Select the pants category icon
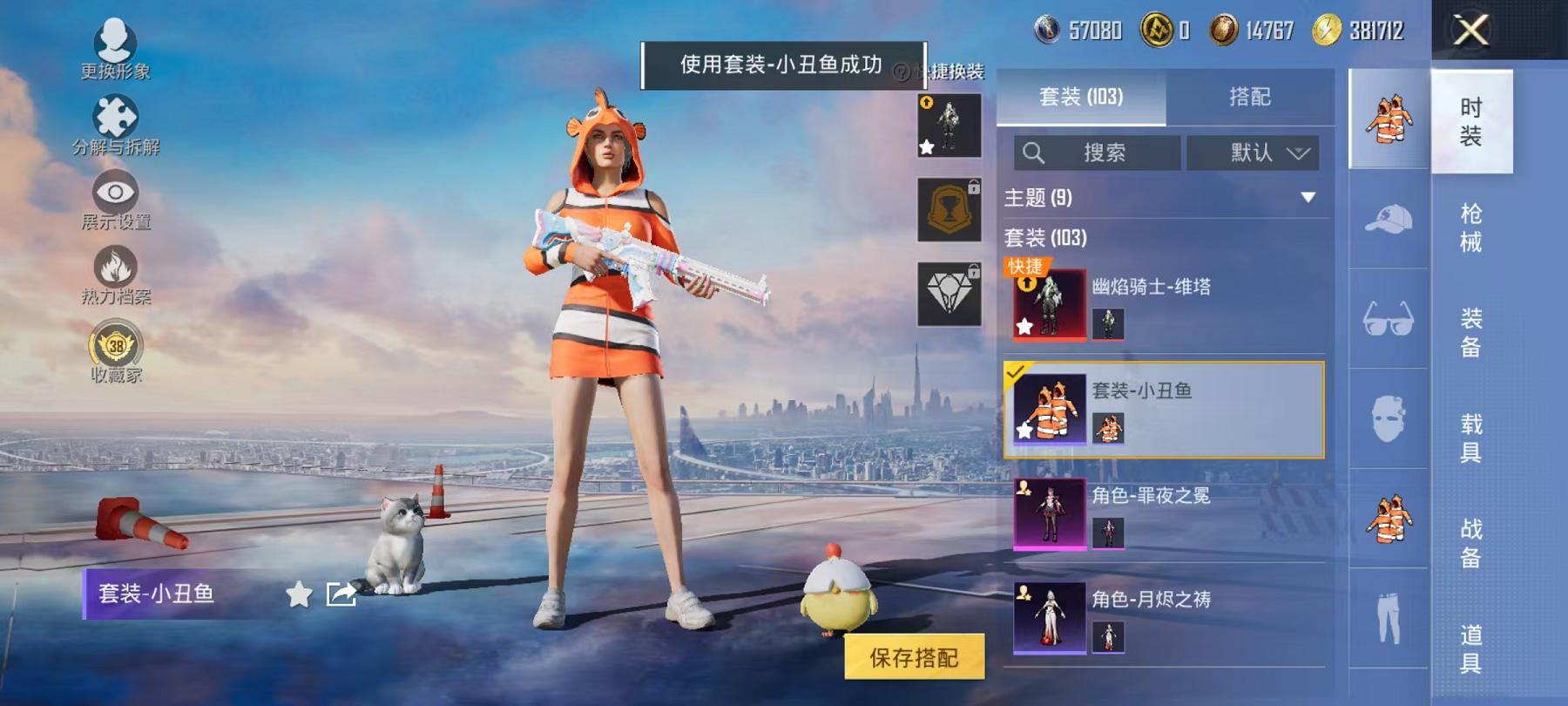 [1387, 620]
